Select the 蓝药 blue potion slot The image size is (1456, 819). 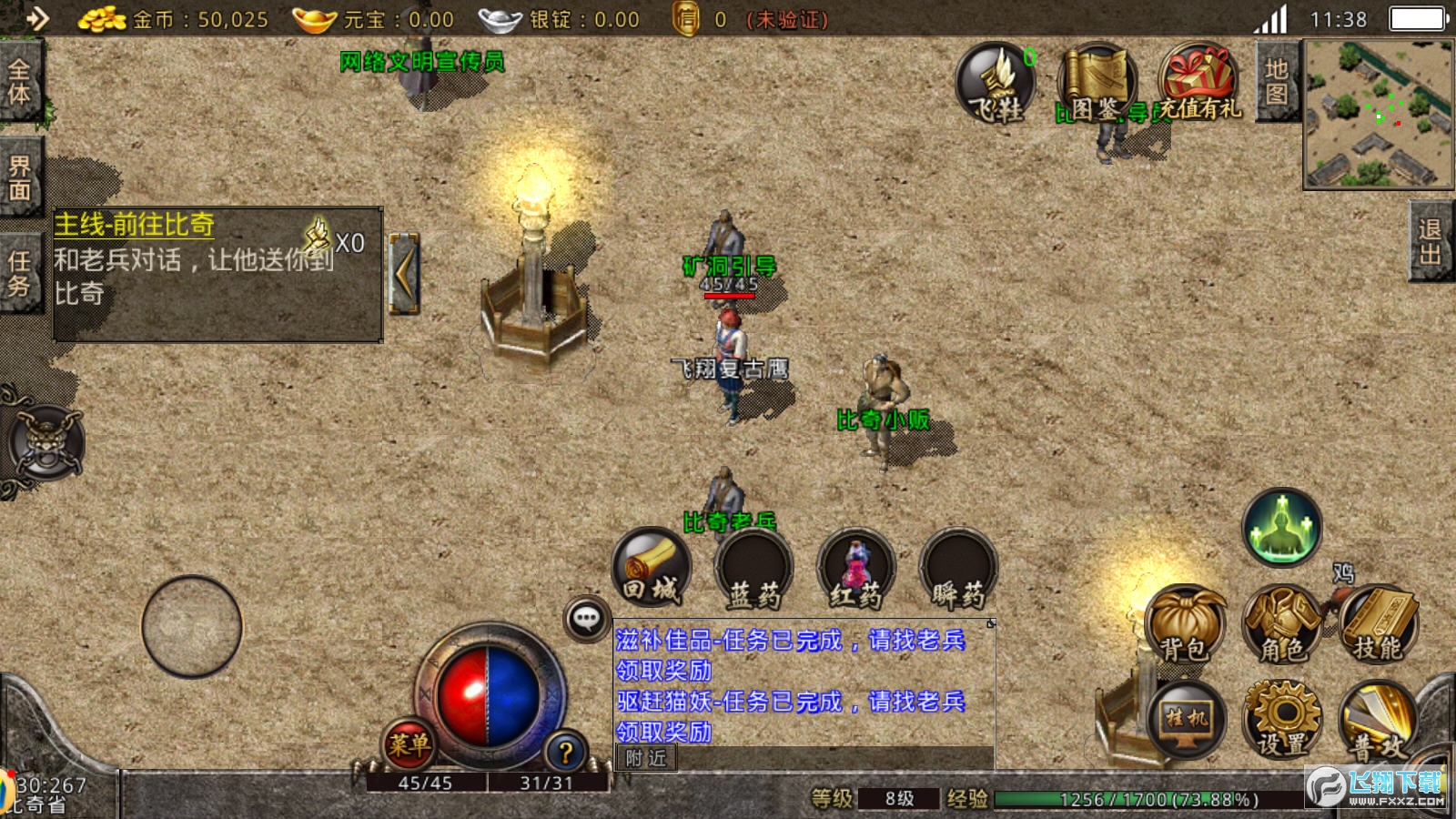coord(753,568)
